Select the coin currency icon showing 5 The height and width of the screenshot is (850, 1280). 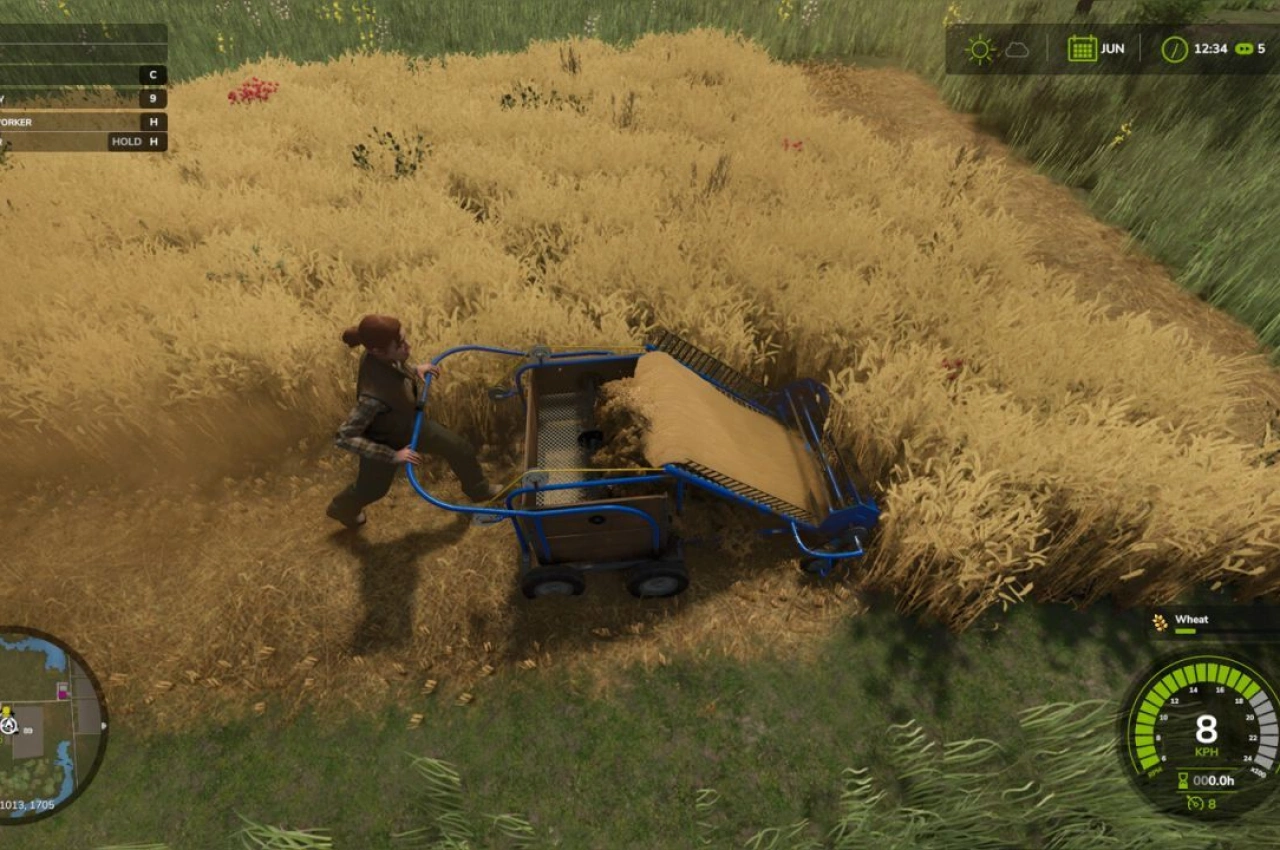(x=1244, y=48)
